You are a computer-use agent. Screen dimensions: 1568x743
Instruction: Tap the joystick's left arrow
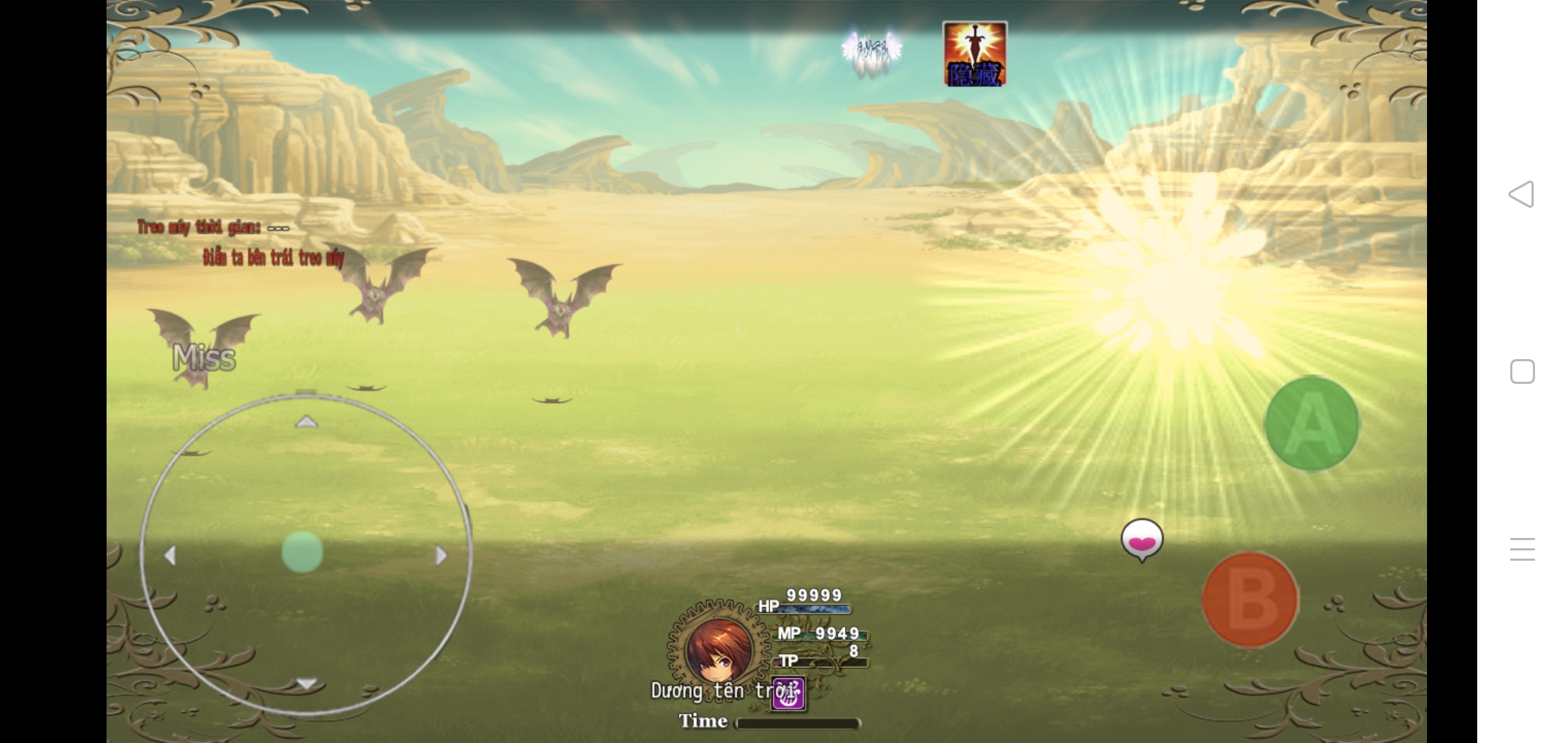tap(171, 555)
